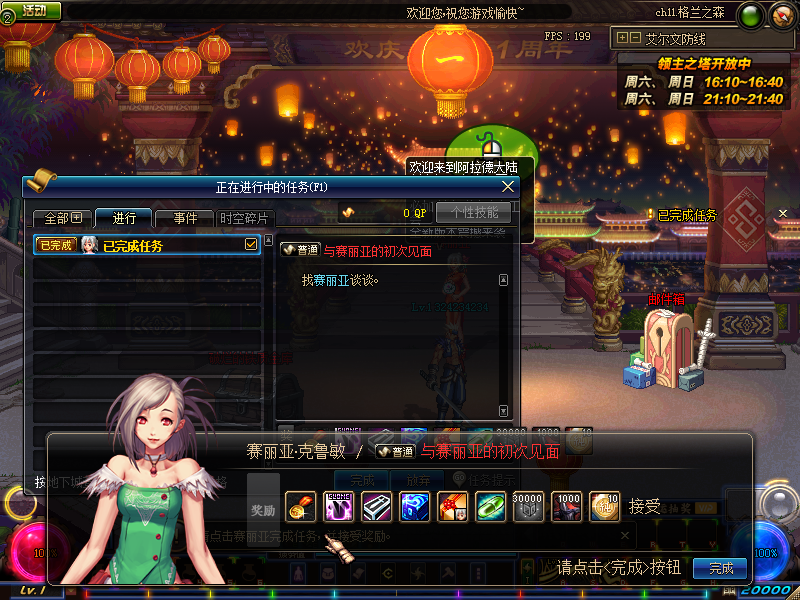Dismiss the 已完成任务 tracker with its X
800x600 pixels.
tap(783, 213)
